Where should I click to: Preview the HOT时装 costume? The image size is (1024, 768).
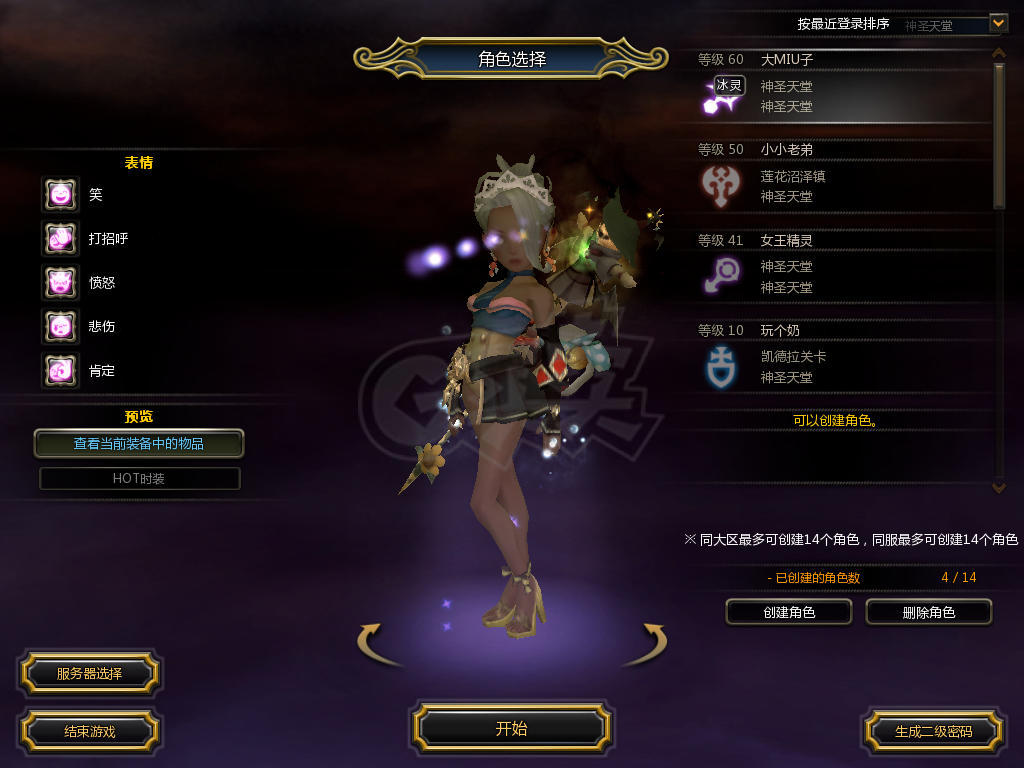(139, 478)
